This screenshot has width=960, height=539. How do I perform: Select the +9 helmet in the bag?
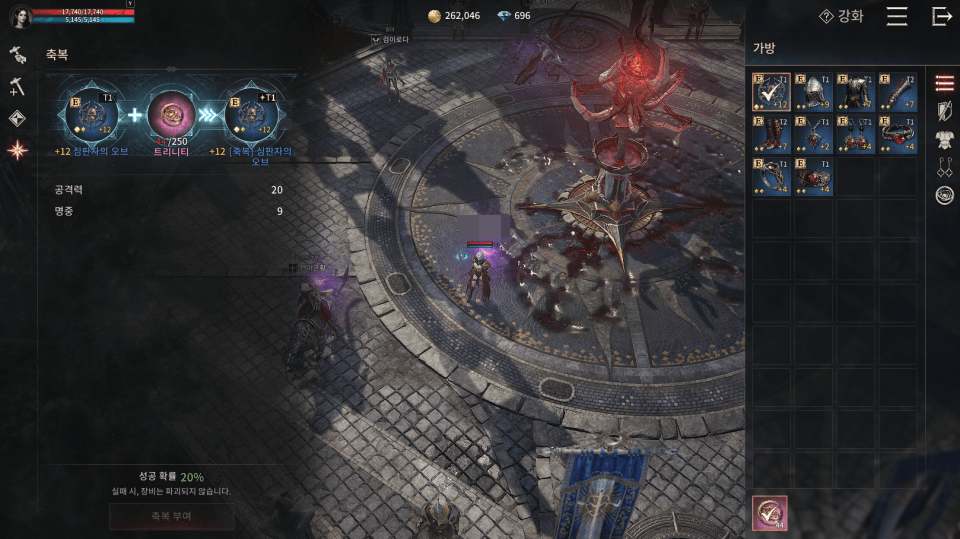click(x=813, y=92)
